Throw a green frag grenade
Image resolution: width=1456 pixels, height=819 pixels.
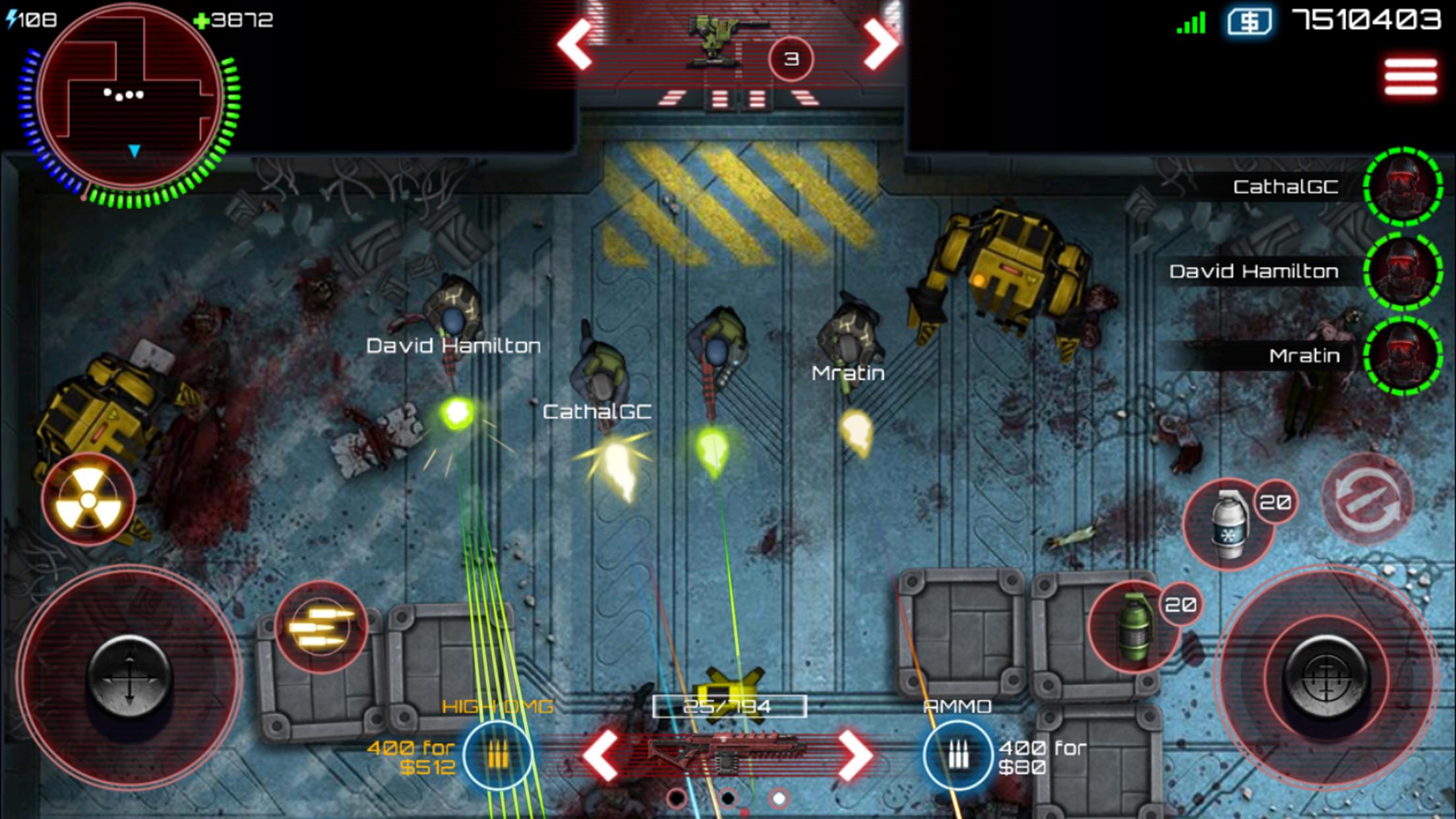pos(1133,625)
